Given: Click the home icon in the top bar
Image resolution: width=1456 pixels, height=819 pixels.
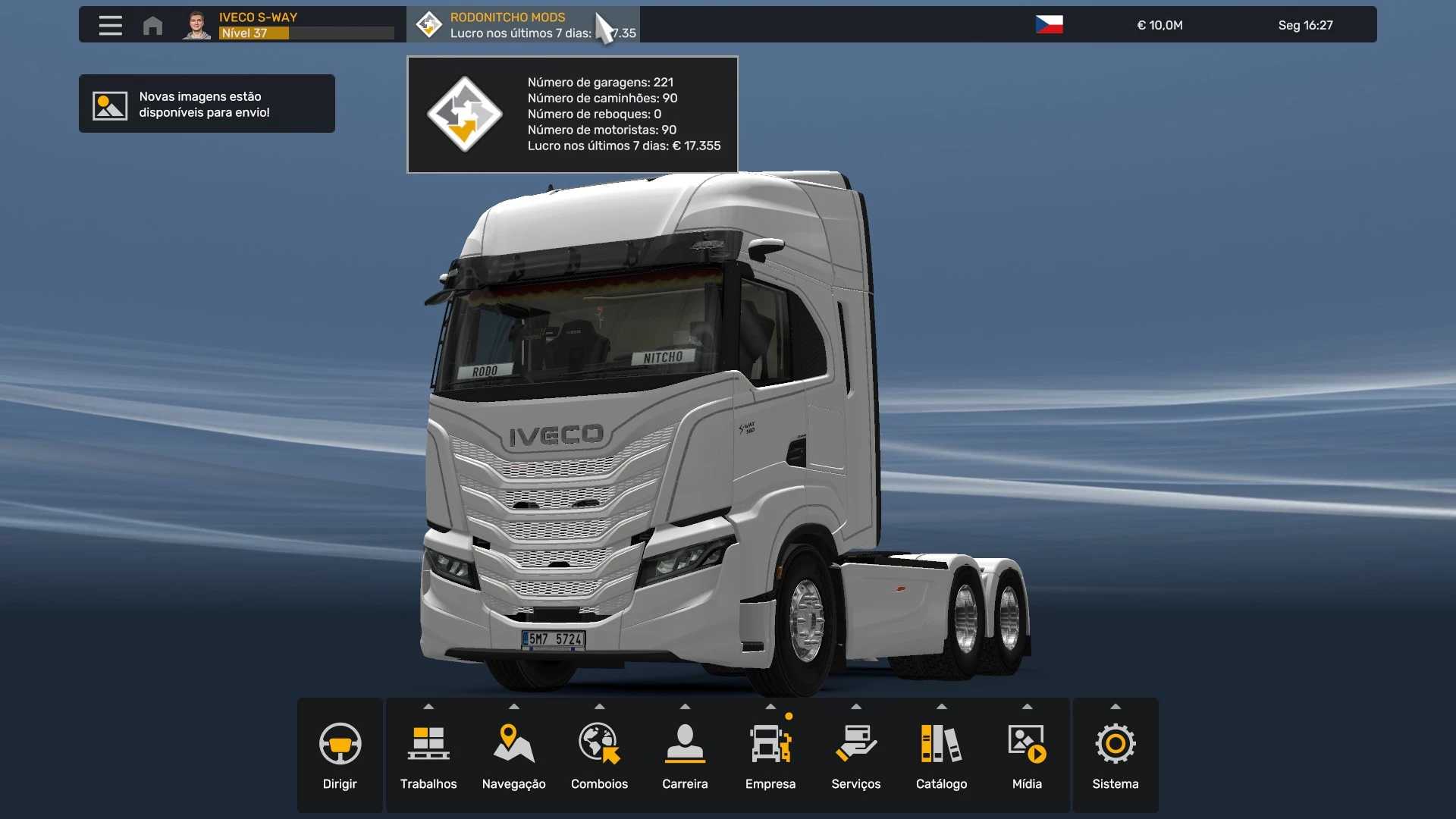Looking at the screenshot, I should [x=152, y=25].
